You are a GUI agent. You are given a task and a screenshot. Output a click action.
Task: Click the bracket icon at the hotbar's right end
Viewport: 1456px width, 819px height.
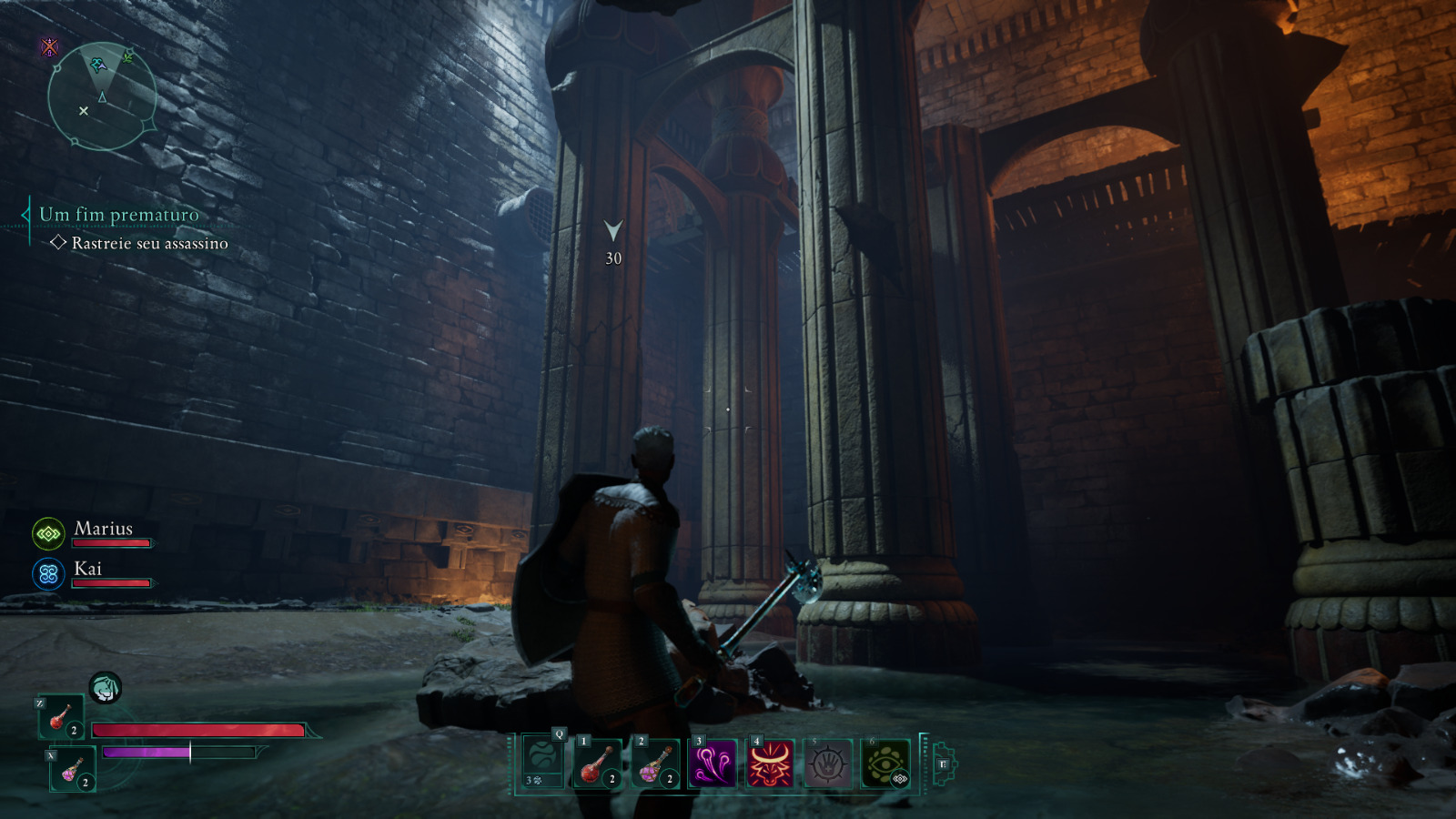(944, 763)
